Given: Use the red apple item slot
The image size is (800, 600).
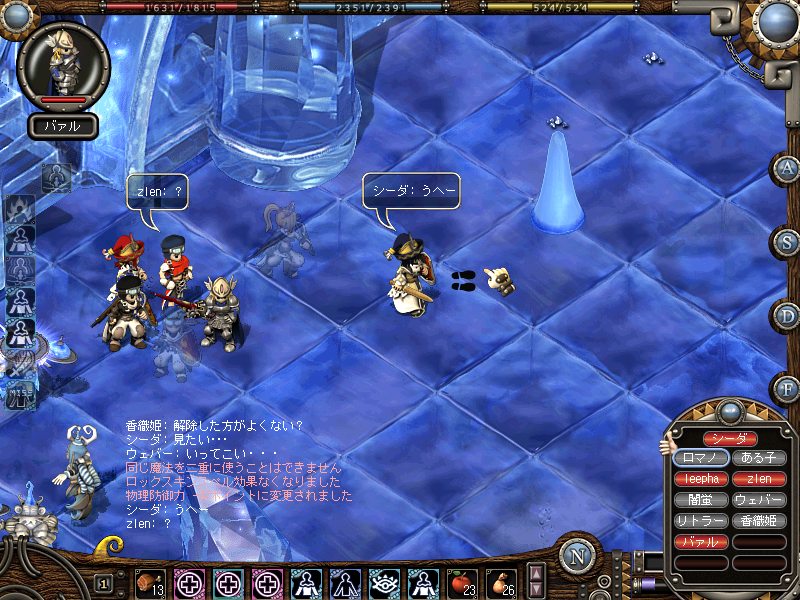Looking at the screenshot, I should [461, 582].
